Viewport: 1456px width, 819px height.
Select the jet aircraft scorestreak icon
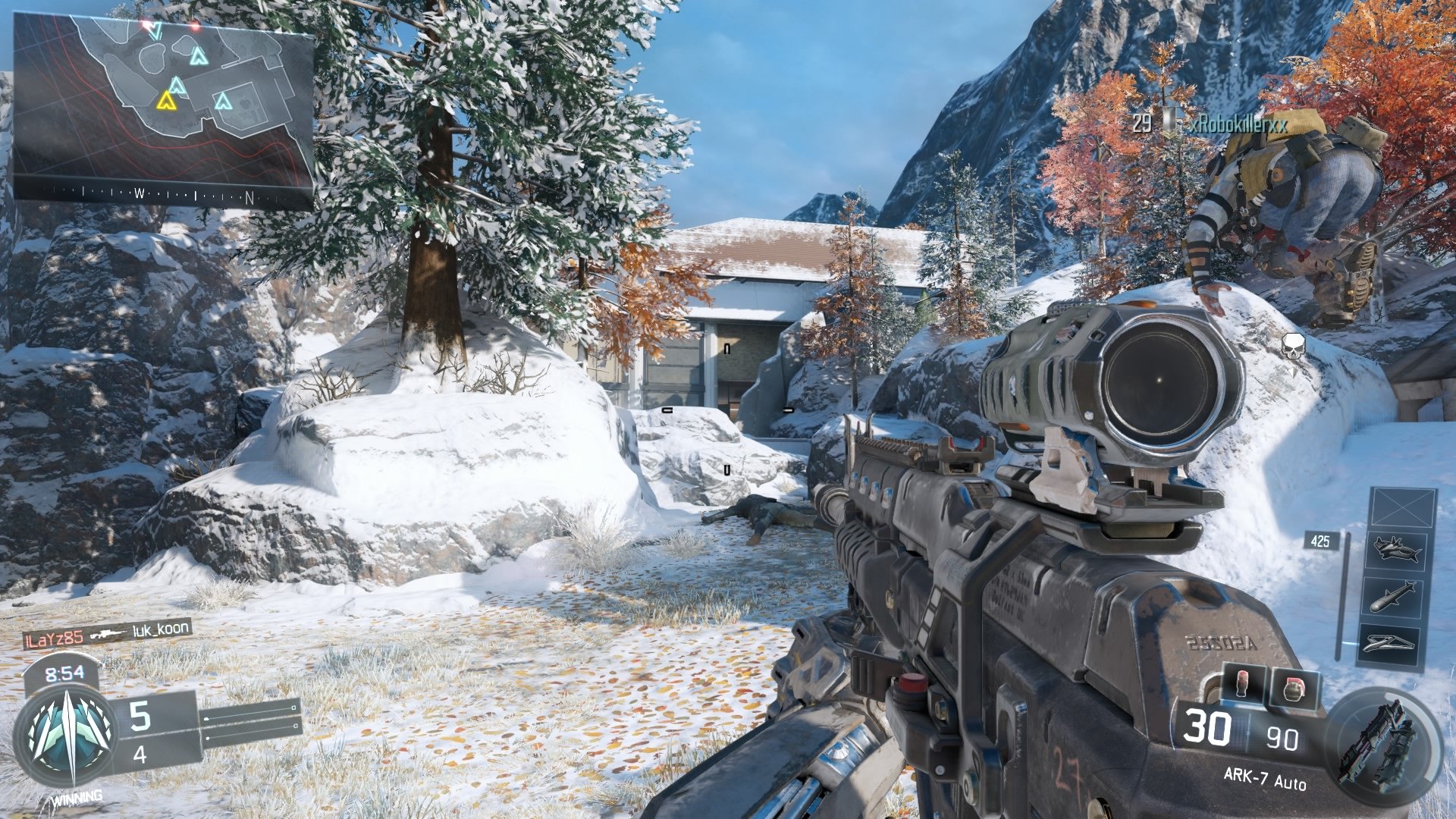click(x=1396, y=549)
